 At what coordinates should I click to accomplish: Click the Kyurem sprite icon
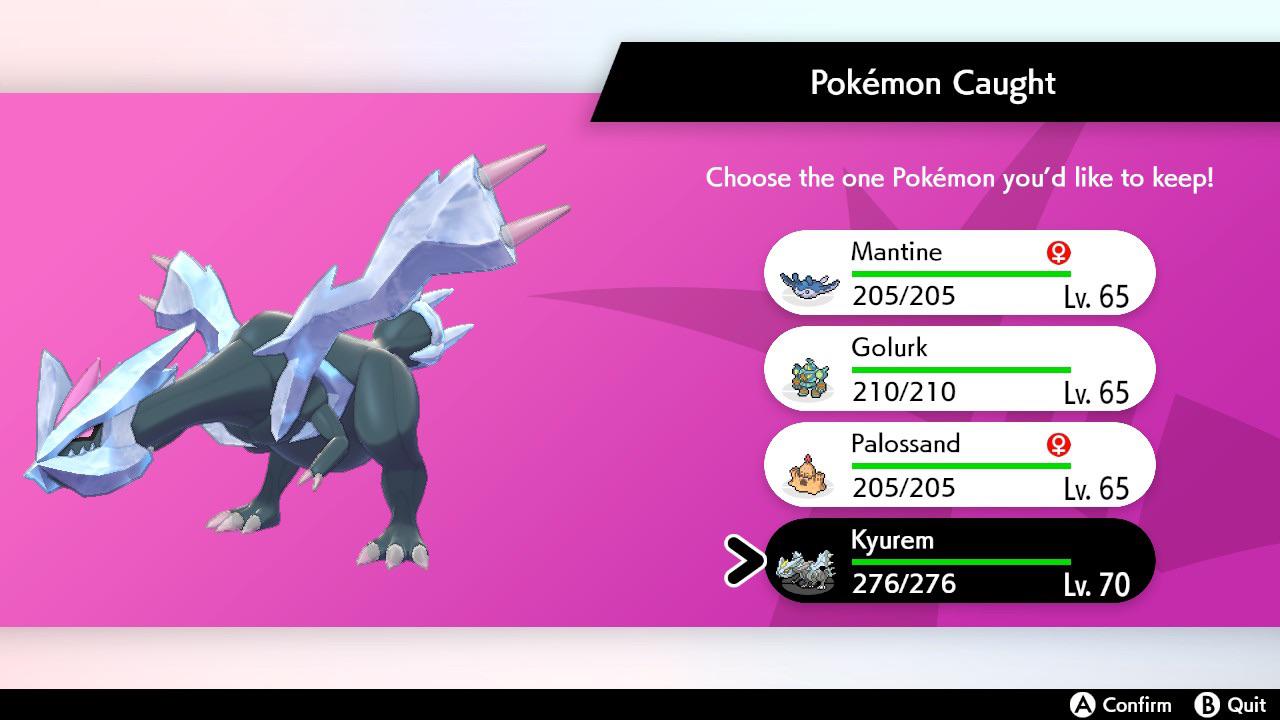click(806, 566)
